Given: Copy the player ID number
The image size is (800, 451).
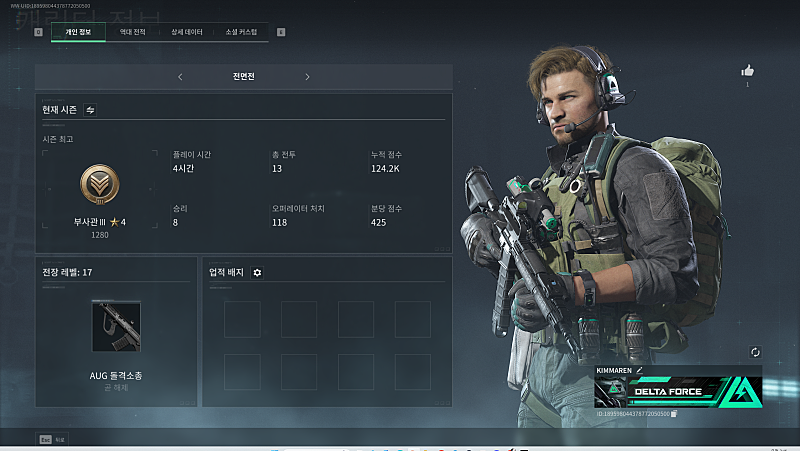Looking at the screenshot, I should [x=674, y=413].
